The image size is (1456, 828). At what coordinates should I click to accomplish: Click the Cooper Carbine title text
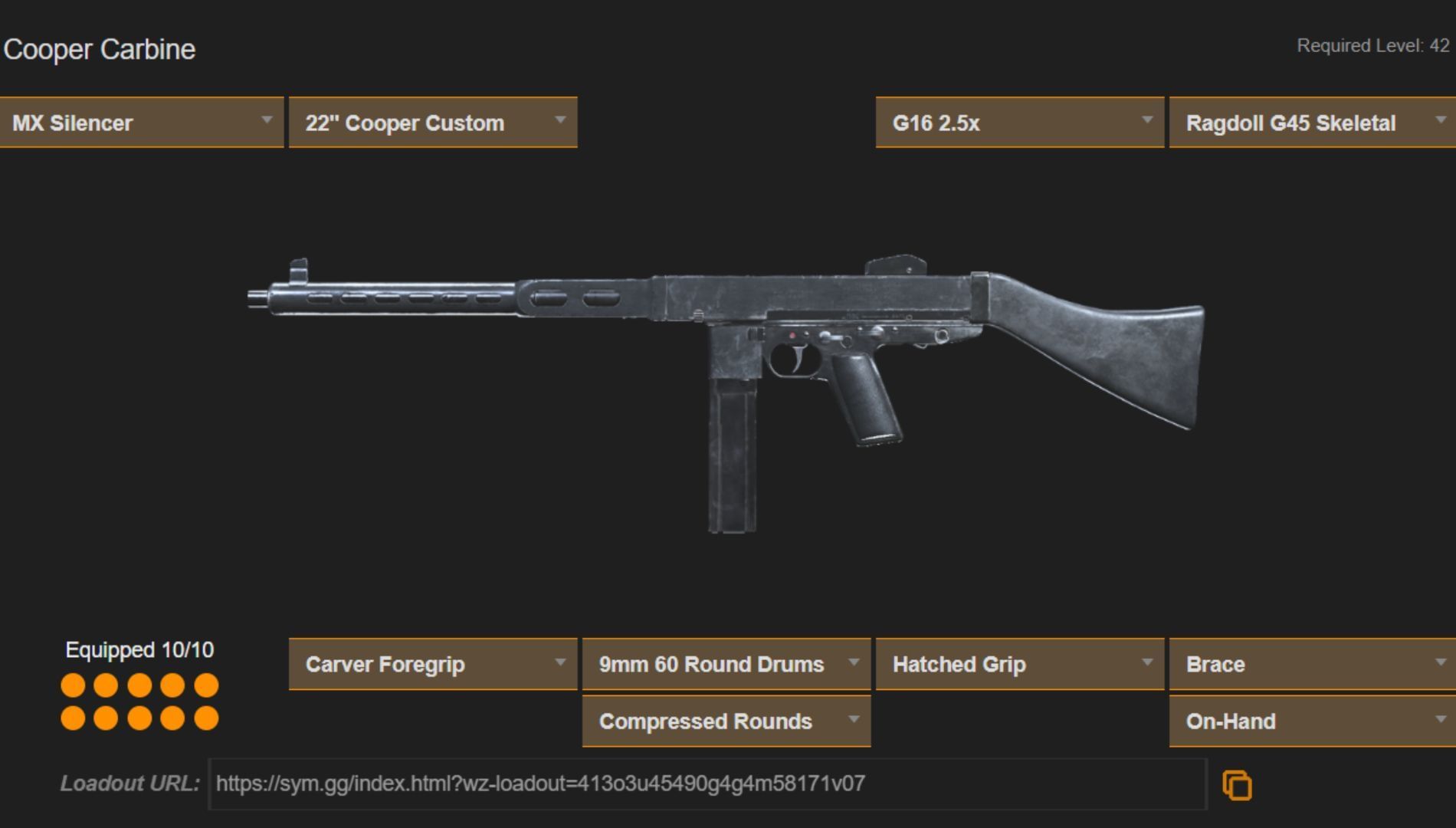[100, 49]
